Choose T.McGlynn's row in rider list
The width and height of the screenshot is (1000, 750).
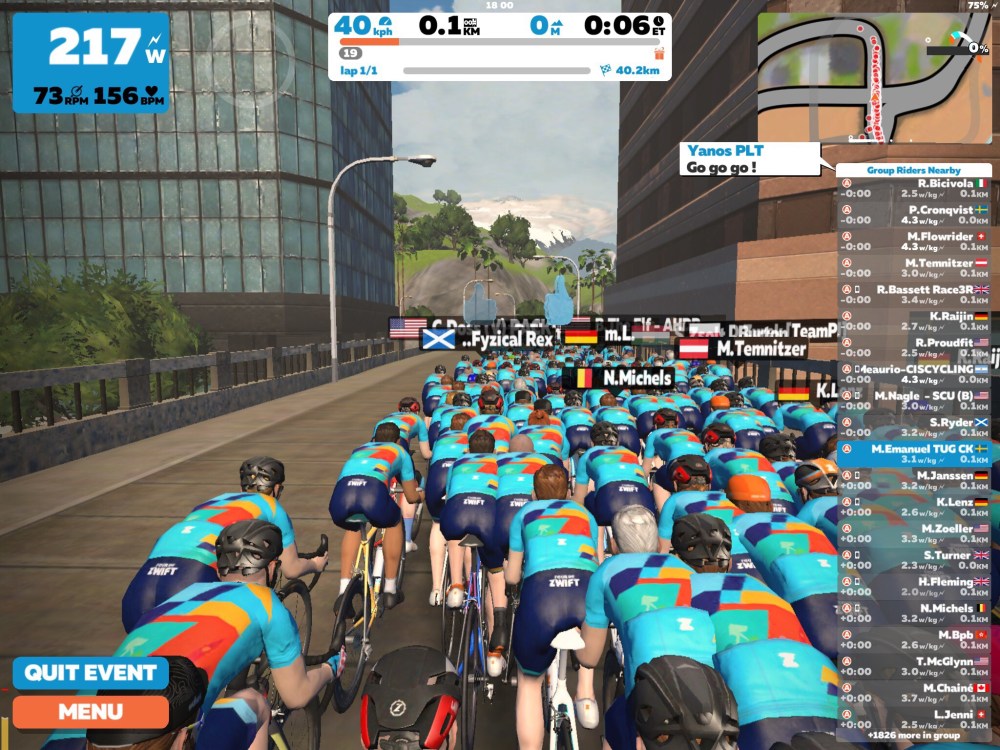click(x=914, y=666)
